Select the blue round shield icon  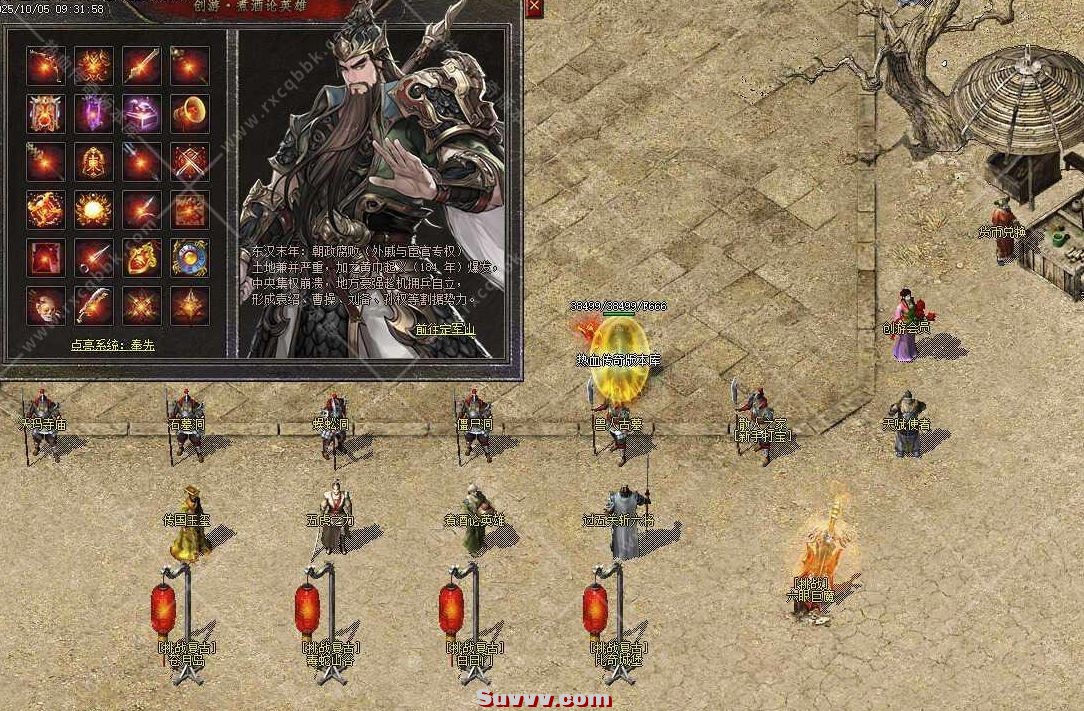189,258
